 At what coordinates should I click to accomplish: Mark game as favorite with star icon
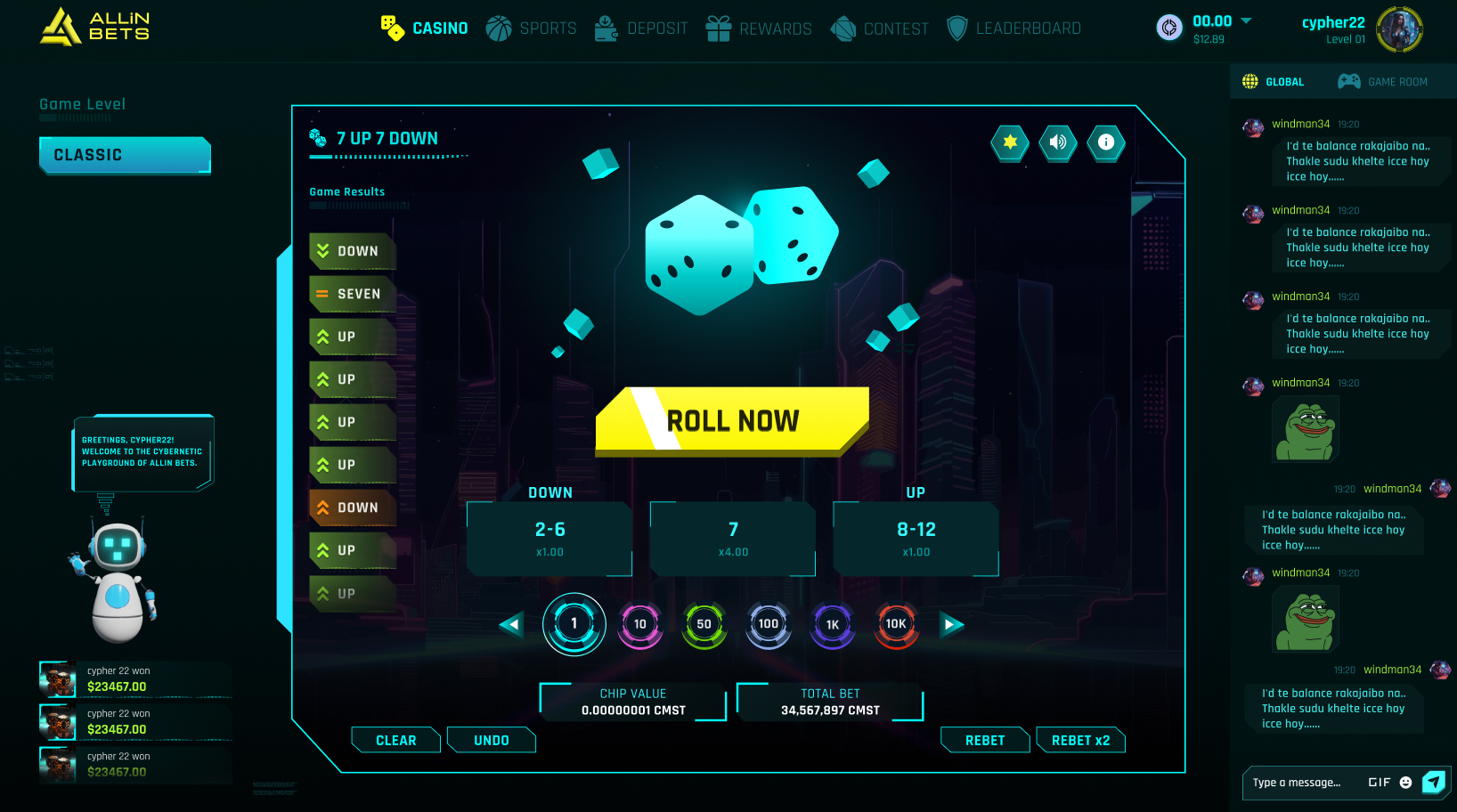pos(1010,142)
